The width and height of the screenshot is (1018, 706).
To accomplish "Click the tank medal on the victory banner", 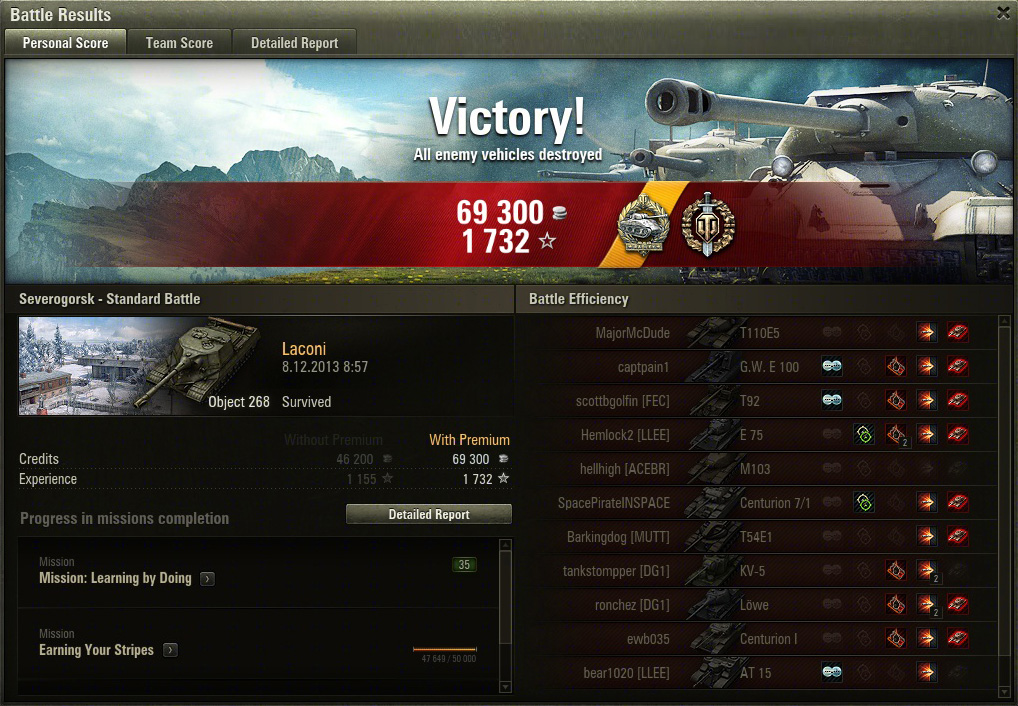I will coord(644,225).
